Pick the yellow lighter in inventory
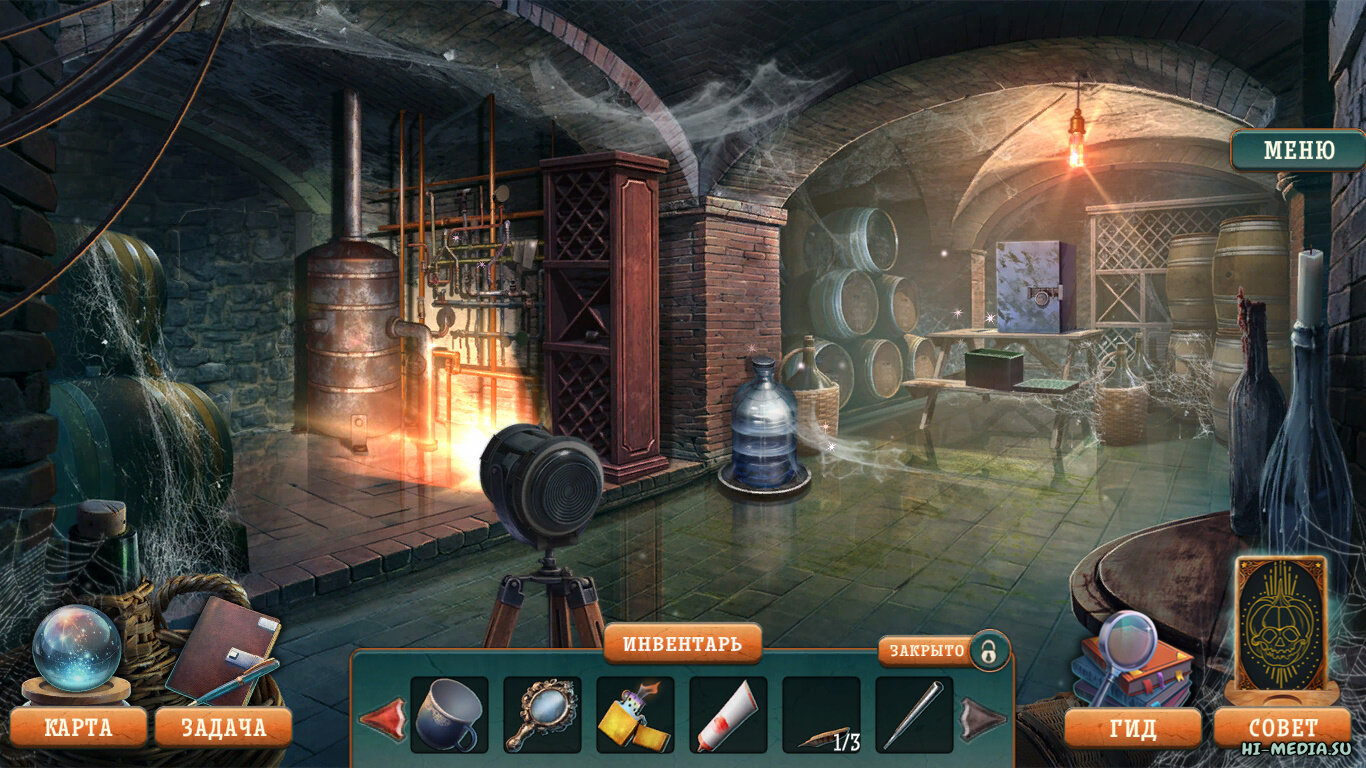 click(x=635, y=714)
